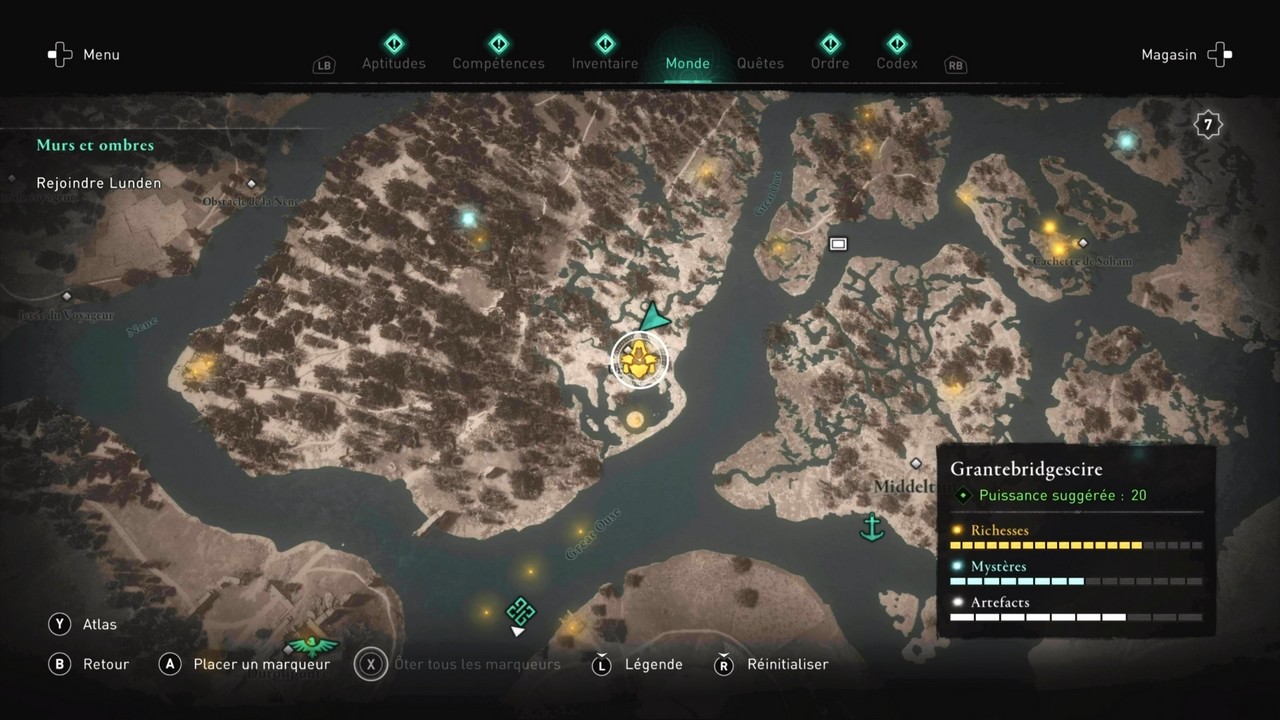Image resolution: width=1280 pixels, height=720 pixels.
Task: Click the Rejoindre Lunden quest objective
Action: point(98,183)
